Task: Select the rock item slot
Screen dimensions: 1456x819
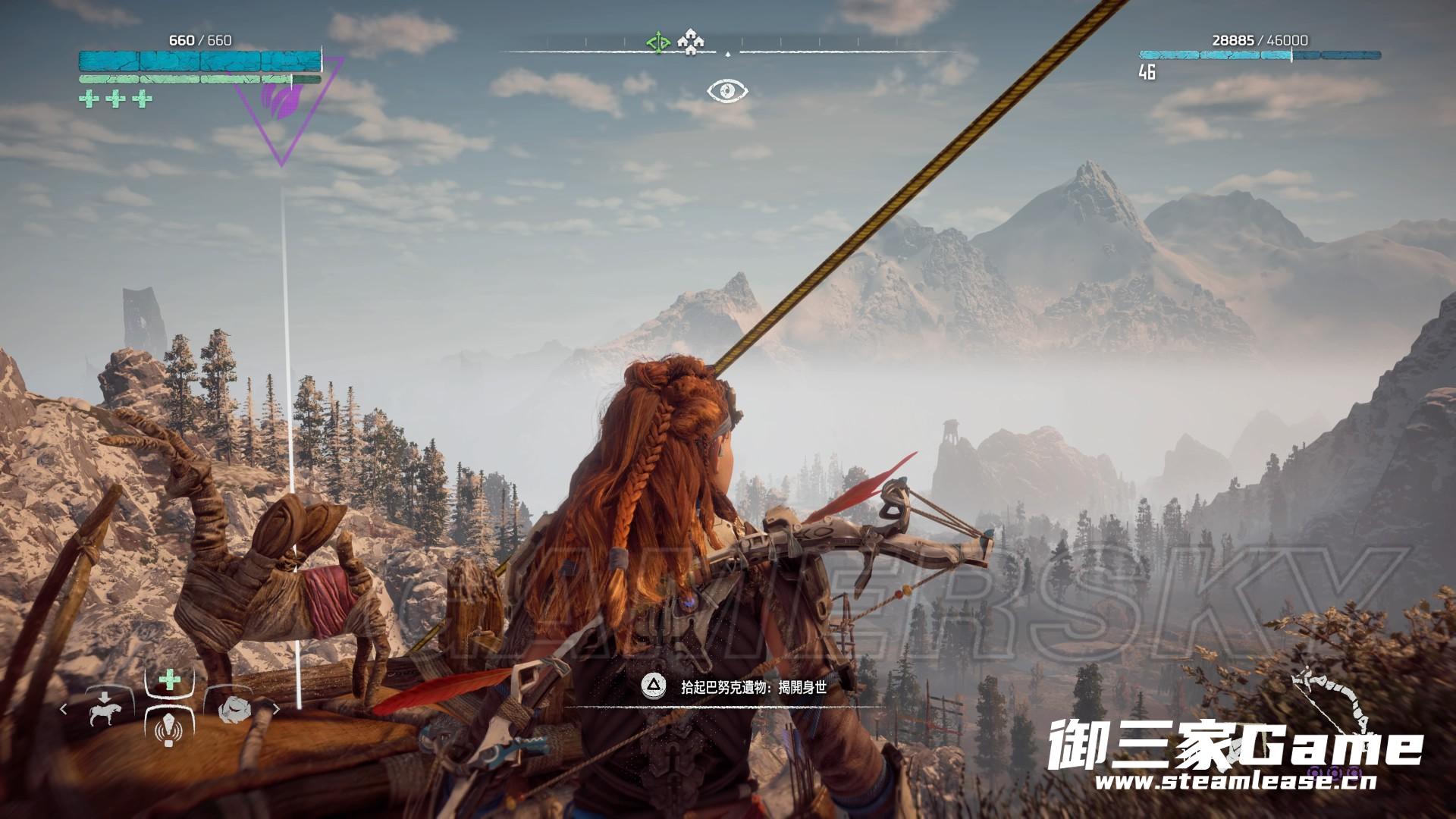Action: [x=235, y=708]
